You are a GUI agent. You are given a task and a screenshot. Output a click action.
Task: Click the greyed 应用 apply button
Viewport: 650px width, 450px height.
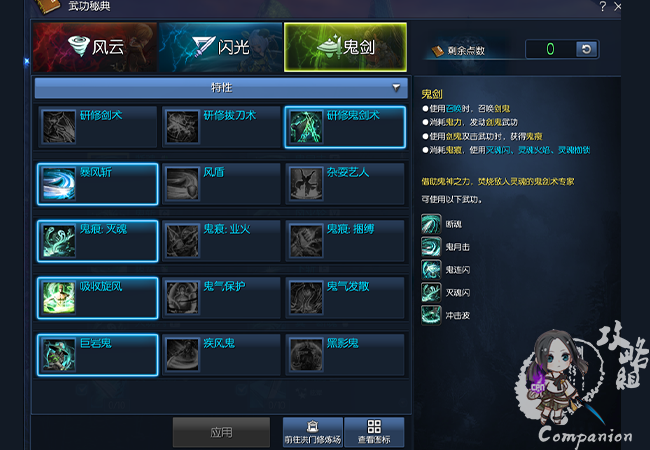click(x=221, y=432)
